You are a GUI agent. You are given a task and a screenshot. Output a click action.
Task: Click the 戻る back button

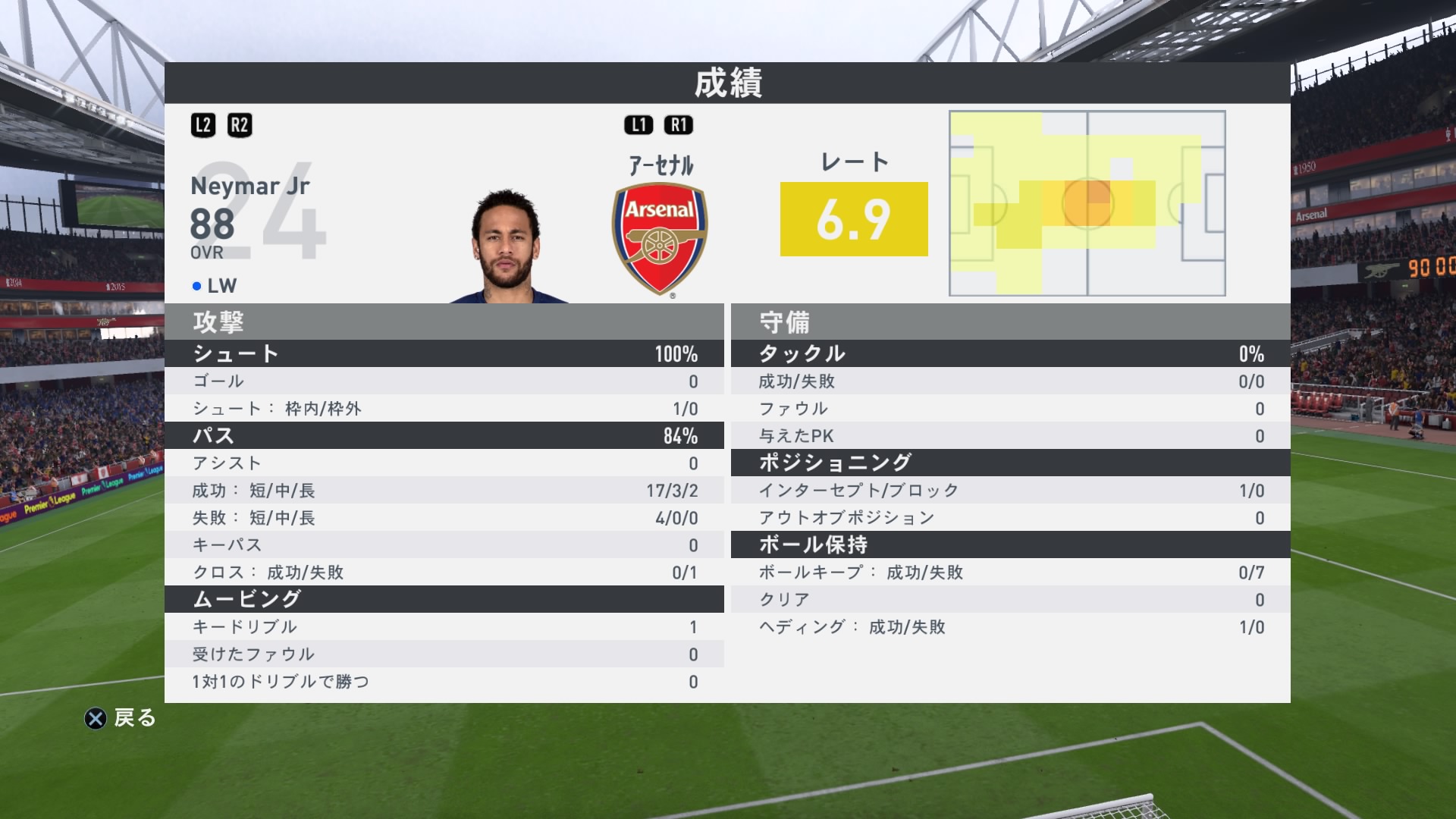point(133,719)
